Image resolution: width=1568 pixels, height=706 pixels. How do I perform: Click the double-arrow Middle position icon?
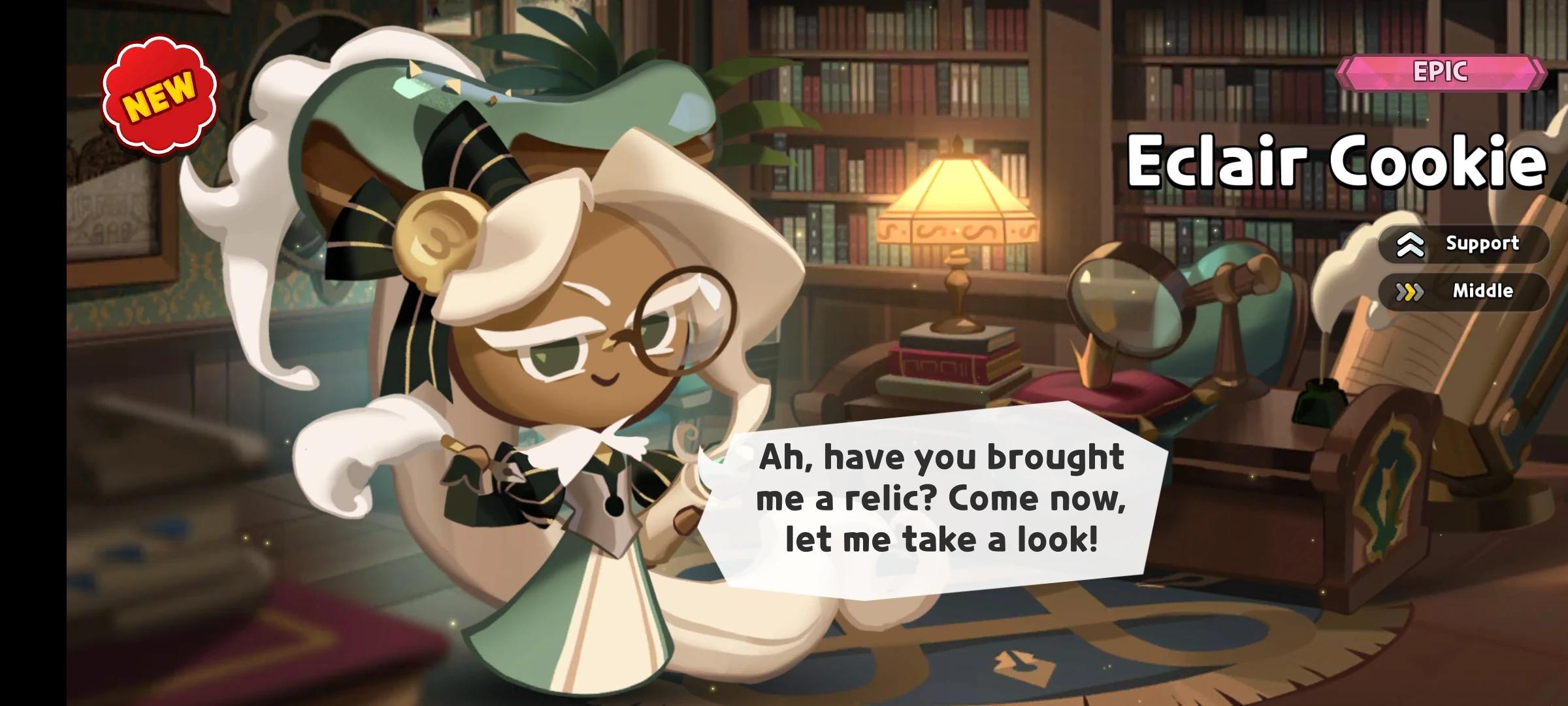click(x=1410, y=292)
